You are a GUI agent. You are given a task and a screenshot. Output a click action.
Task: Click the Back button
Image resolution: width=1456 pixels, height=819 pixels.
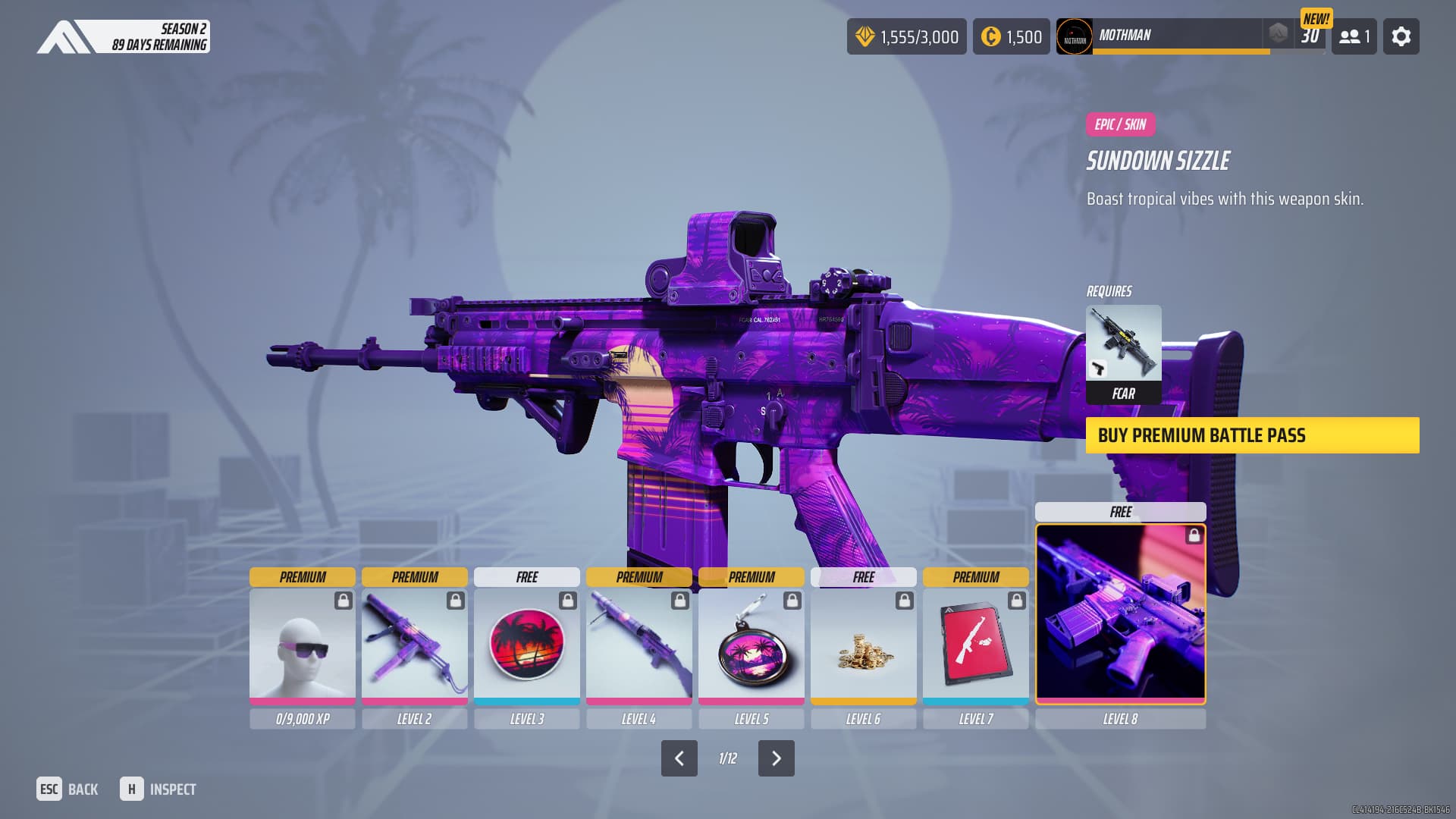(x=67, y=789)
